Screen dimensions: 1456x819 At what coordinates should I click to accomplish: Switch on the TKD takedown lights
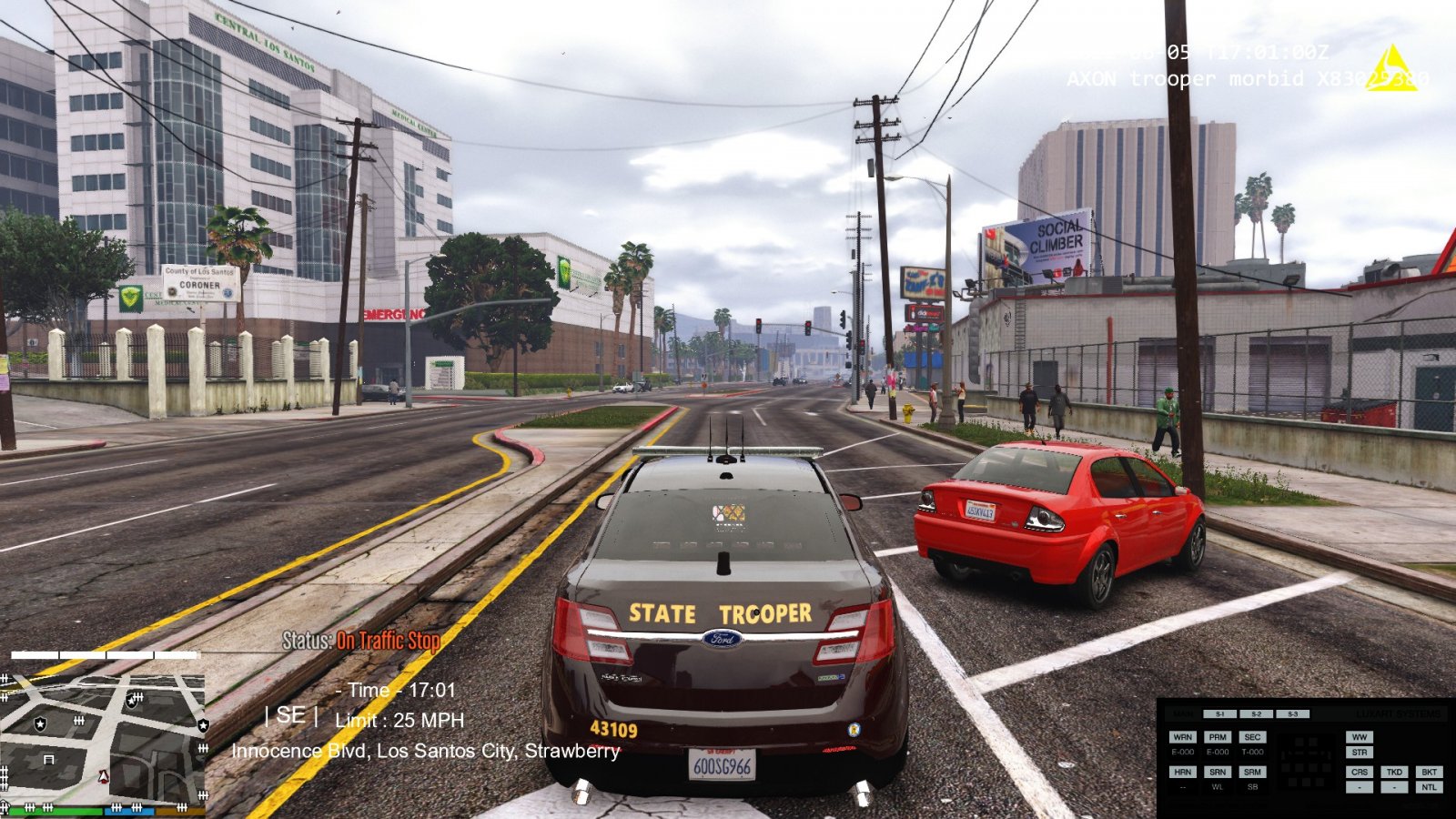1394,772
